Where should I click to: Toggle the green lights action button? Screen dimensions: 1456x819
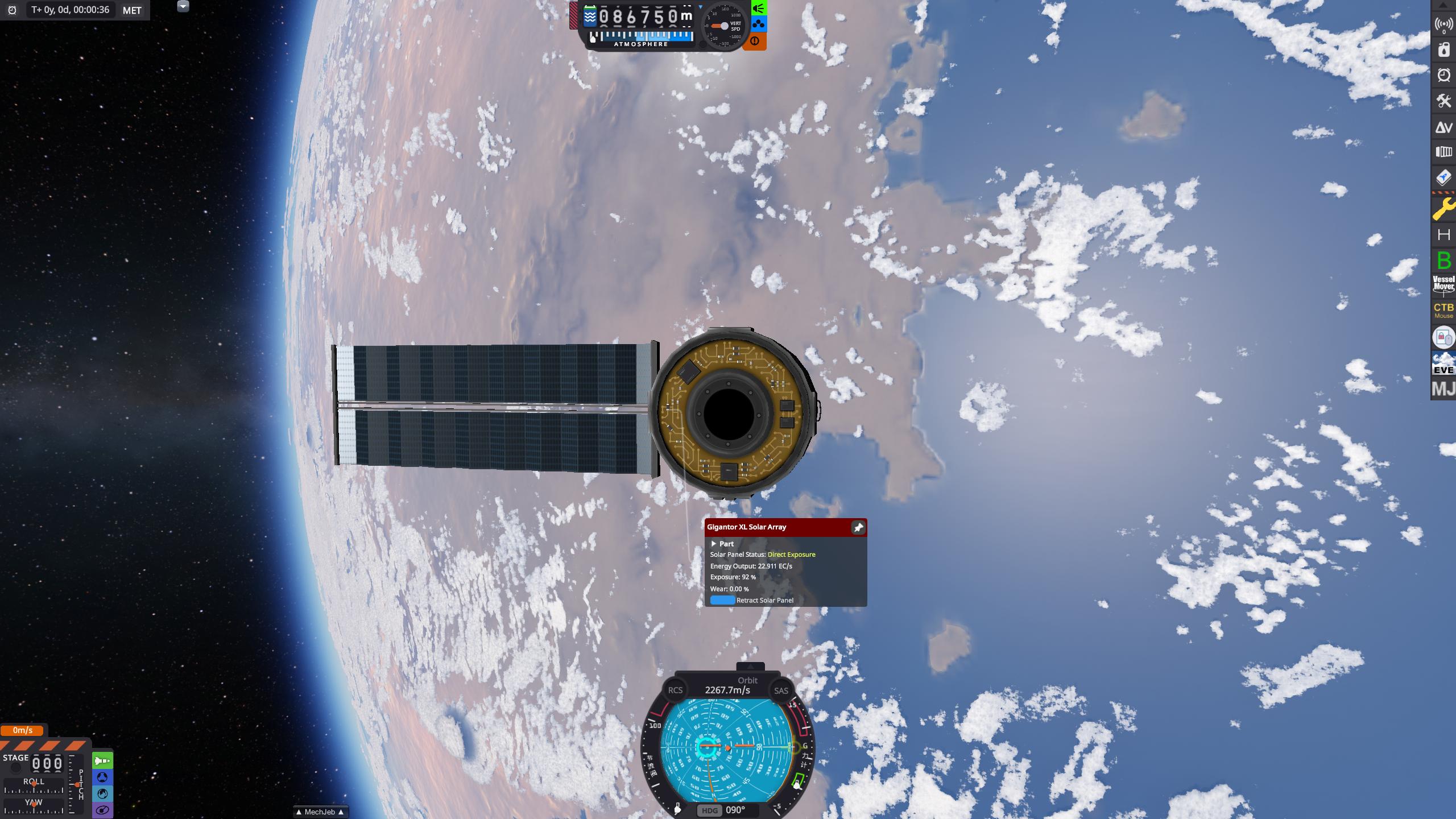(x=759, y=8)
